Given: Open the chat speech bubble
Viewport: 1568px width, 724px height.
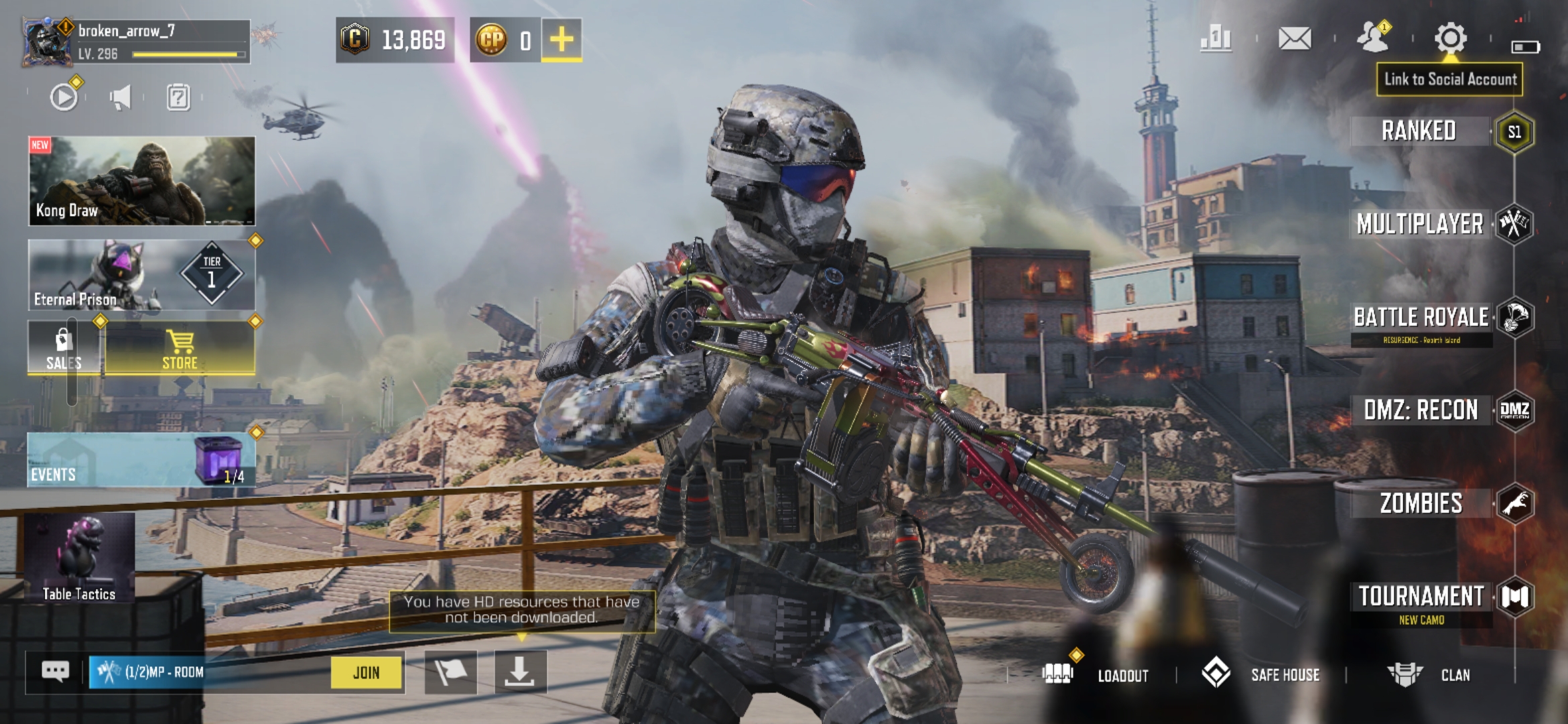Looking at the screenshot, I should [x=56, y=671].
